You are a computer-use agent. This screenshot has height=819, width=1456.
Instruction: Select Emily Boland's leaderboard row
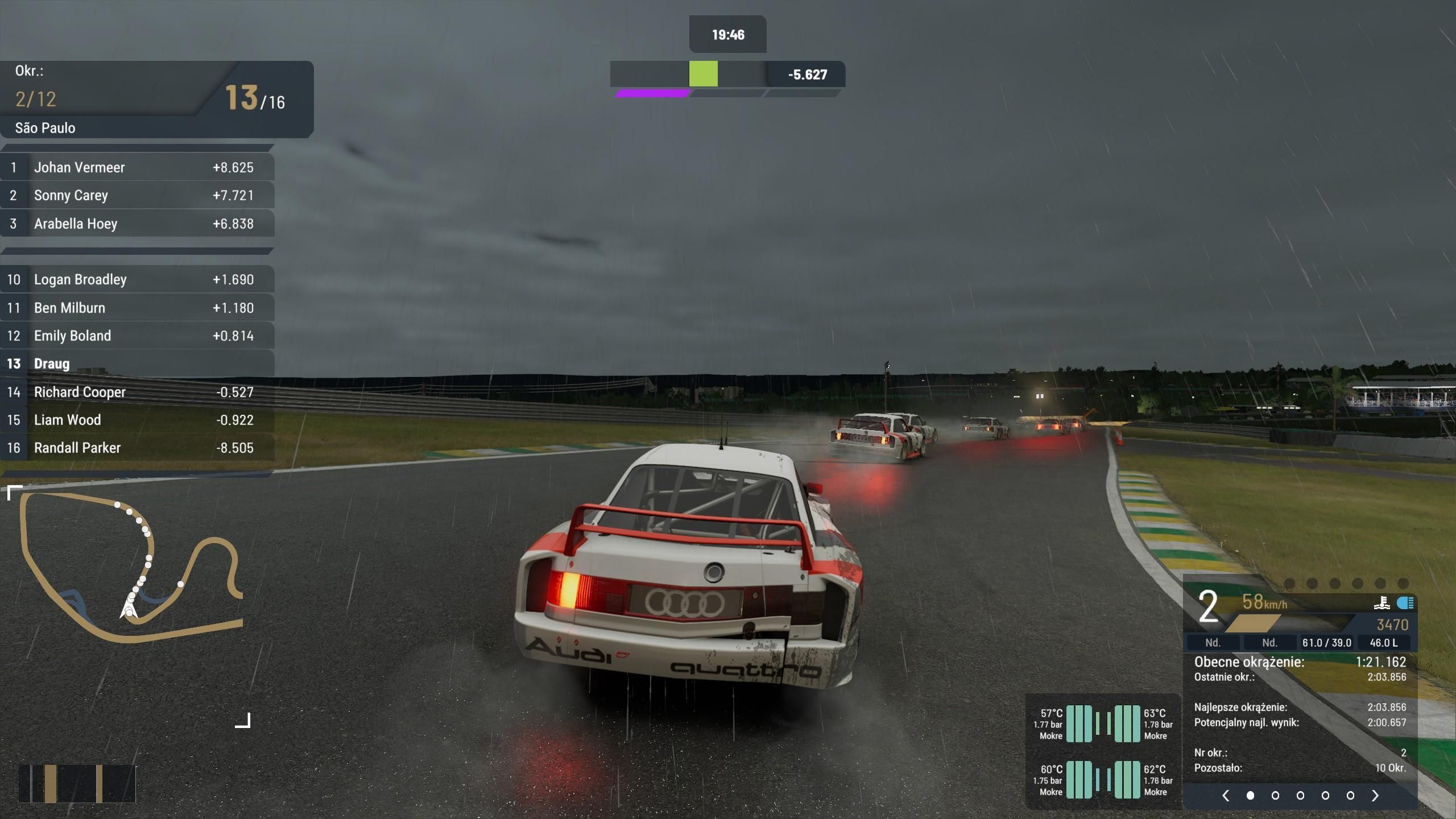[x=136, y=336]
